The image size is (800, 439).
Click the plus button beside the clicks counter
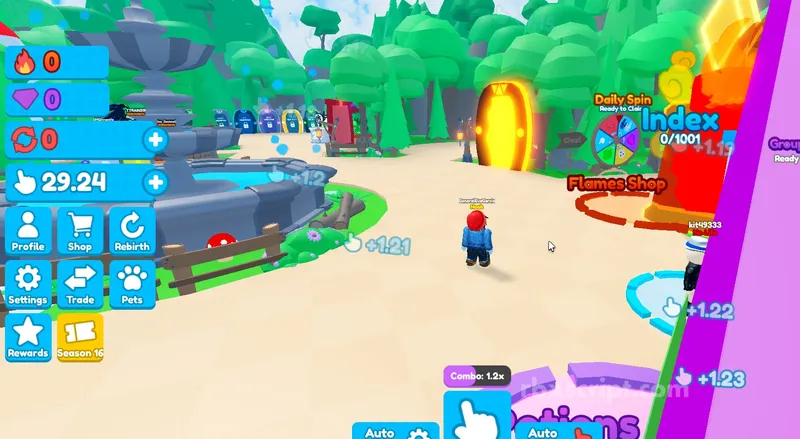click(155, 182)
